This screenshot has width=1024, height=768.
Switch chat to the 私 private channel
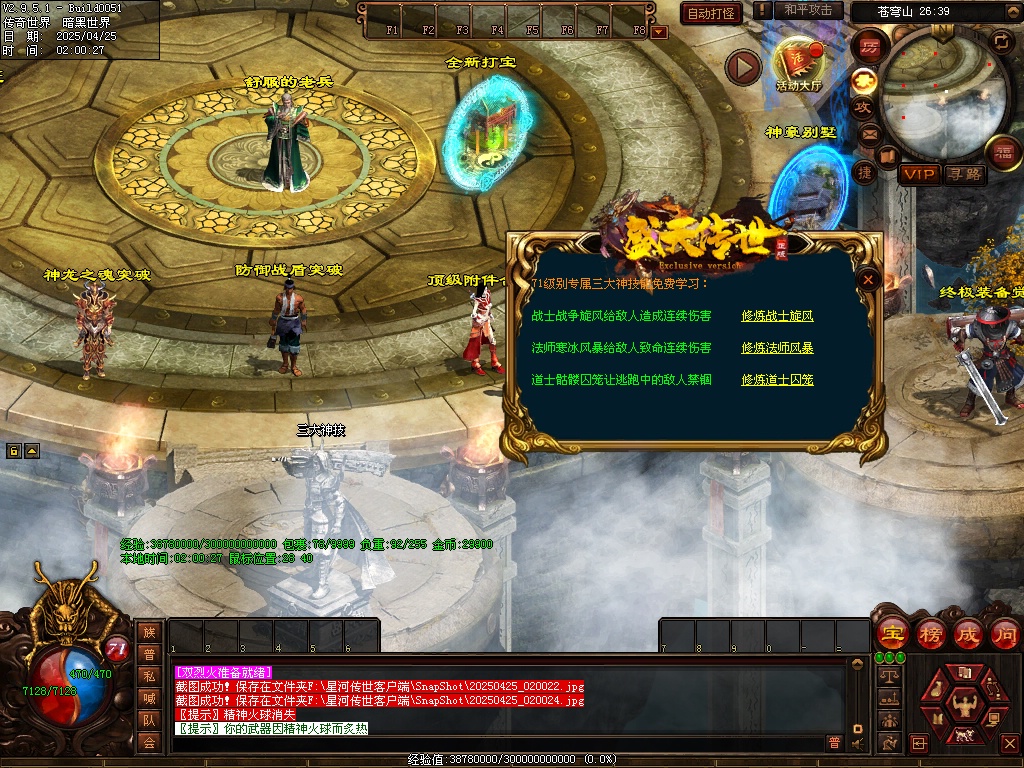coord(149,676)
